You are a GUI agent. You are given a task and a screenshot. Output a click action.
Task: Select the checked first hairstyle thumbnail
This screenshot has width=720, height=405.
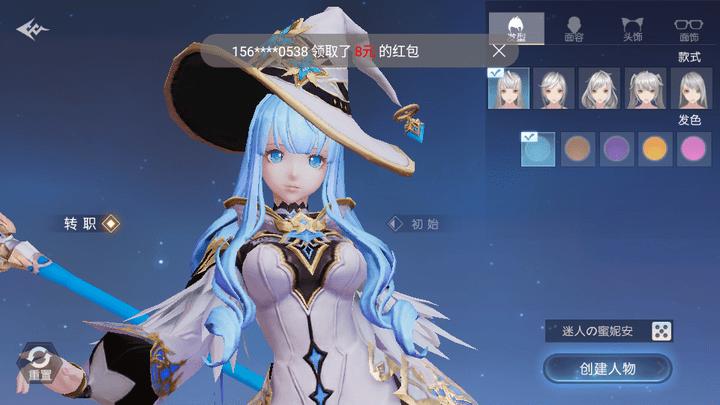click(x=508, y=89)
